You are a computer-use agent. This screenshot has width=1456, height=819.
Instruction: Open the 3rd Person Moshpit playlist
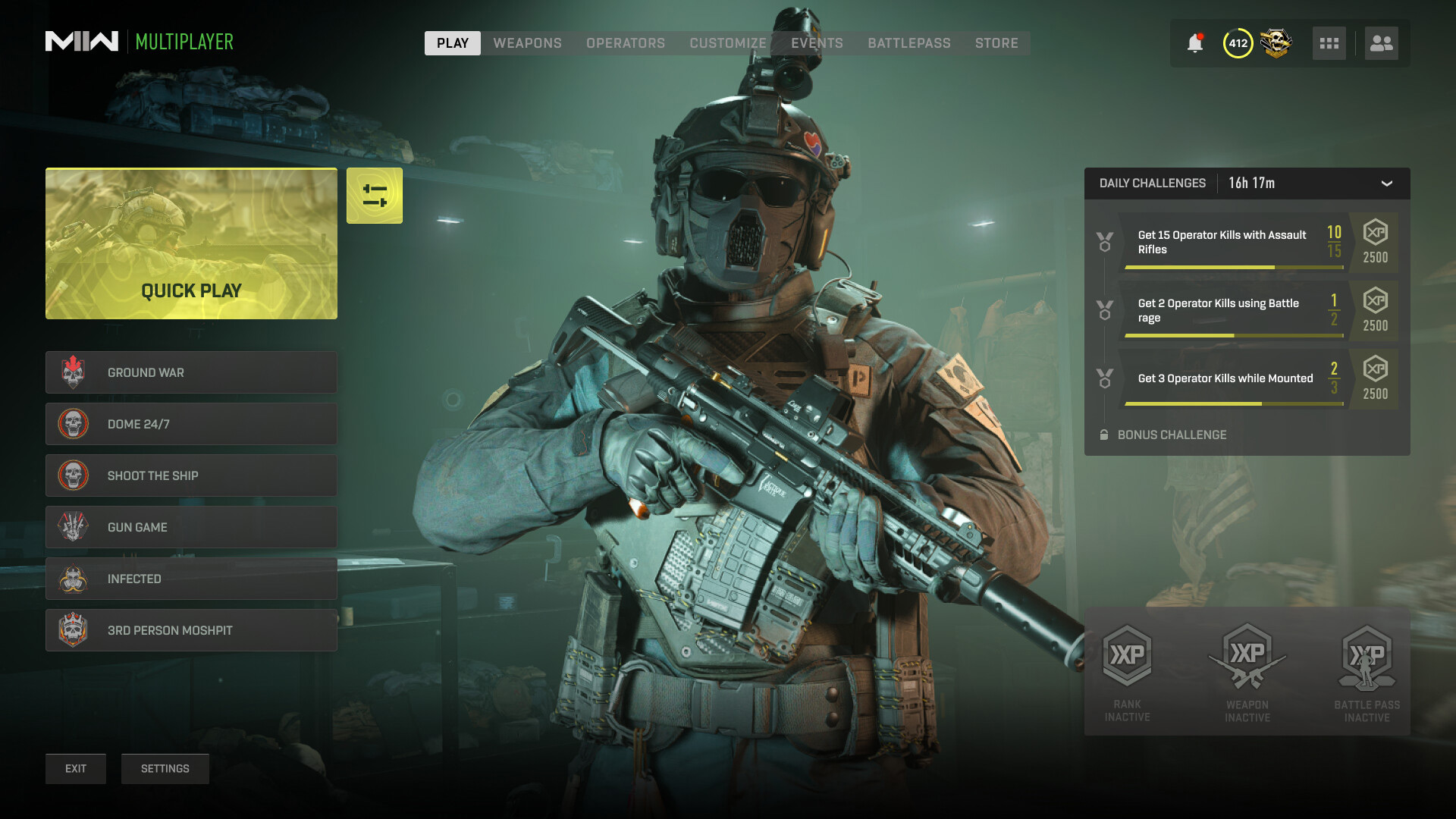tap(191, 630)
